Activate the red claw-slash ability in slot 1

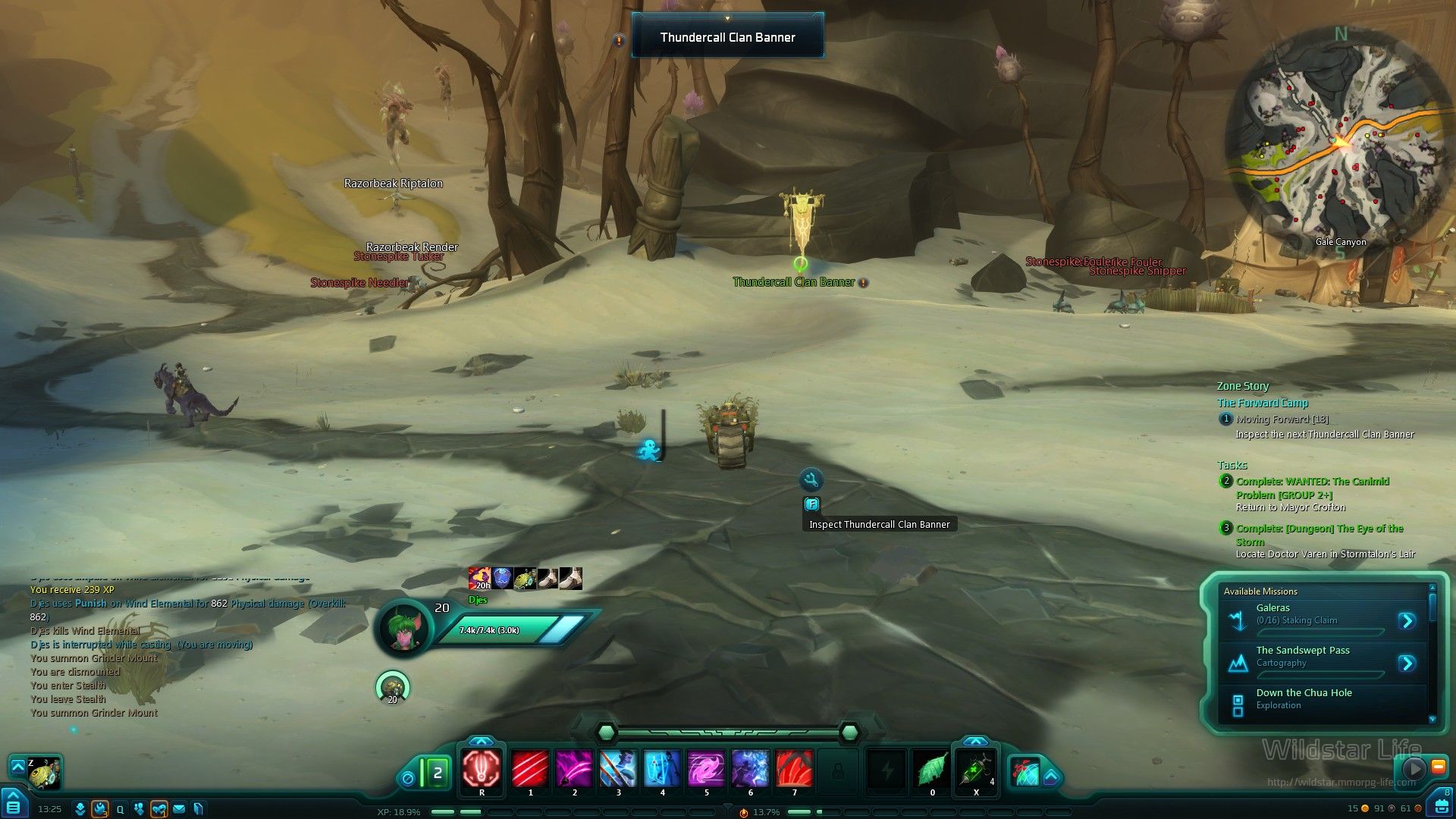pos(529,768)
